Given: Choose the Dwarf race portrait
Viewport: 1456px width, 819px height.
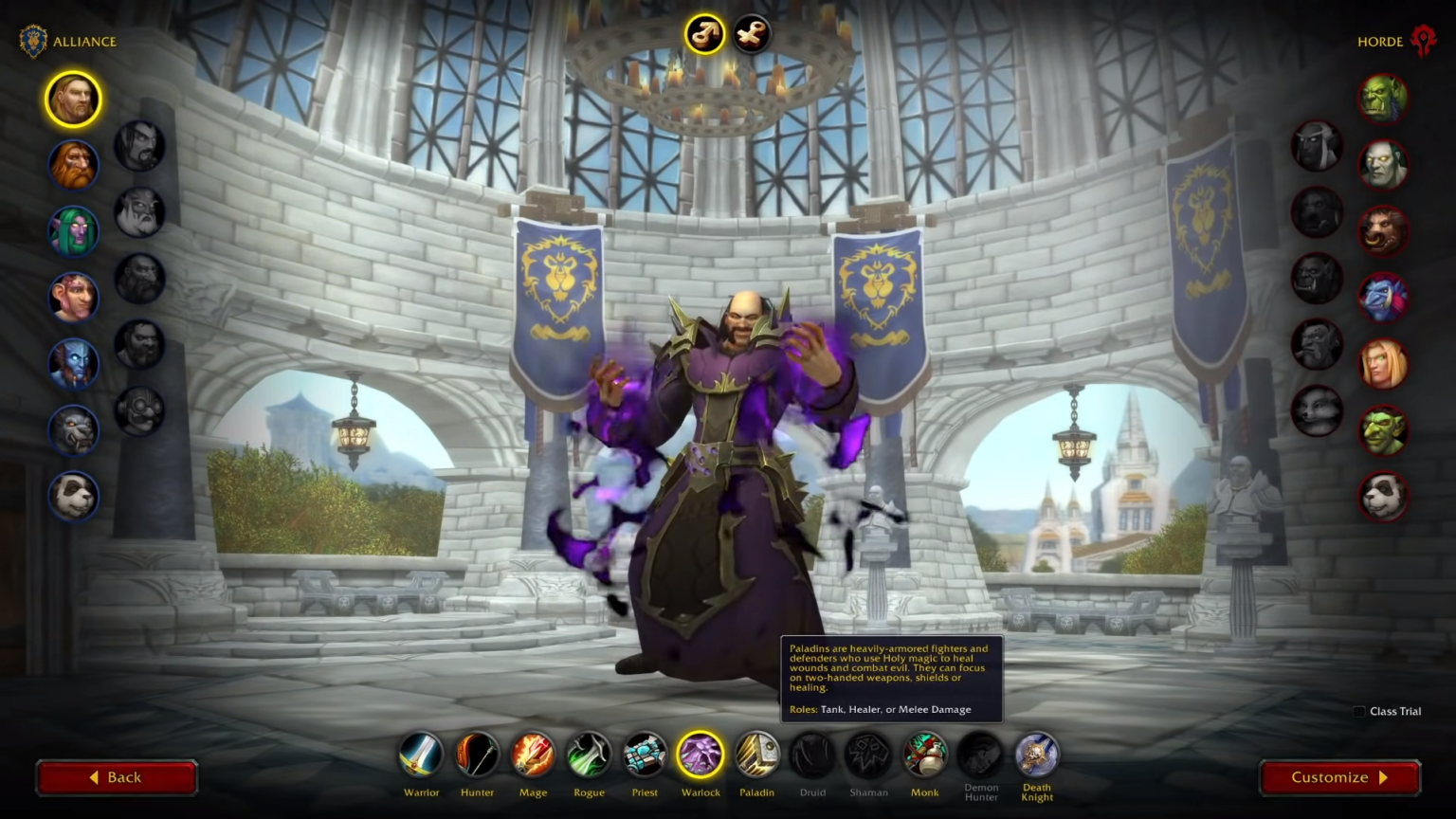Looking at the screenshot, I should point(73,165).
